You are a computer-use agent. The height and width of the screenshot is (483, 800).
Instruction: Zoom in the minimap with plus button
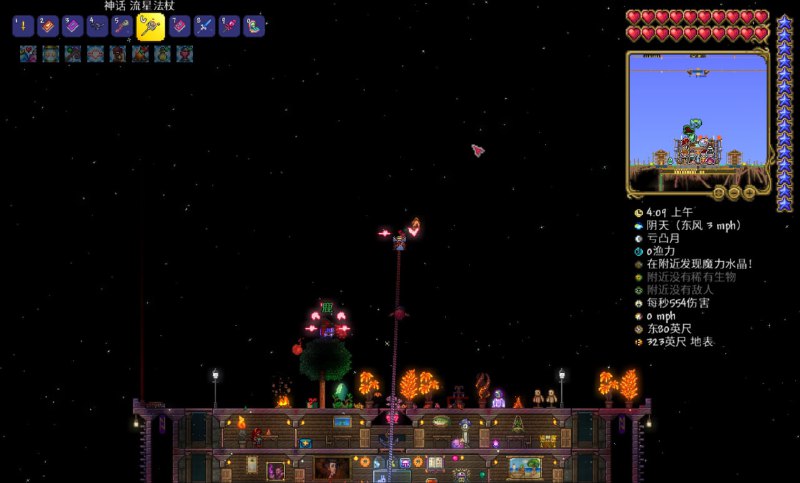[x=747, y=192]
